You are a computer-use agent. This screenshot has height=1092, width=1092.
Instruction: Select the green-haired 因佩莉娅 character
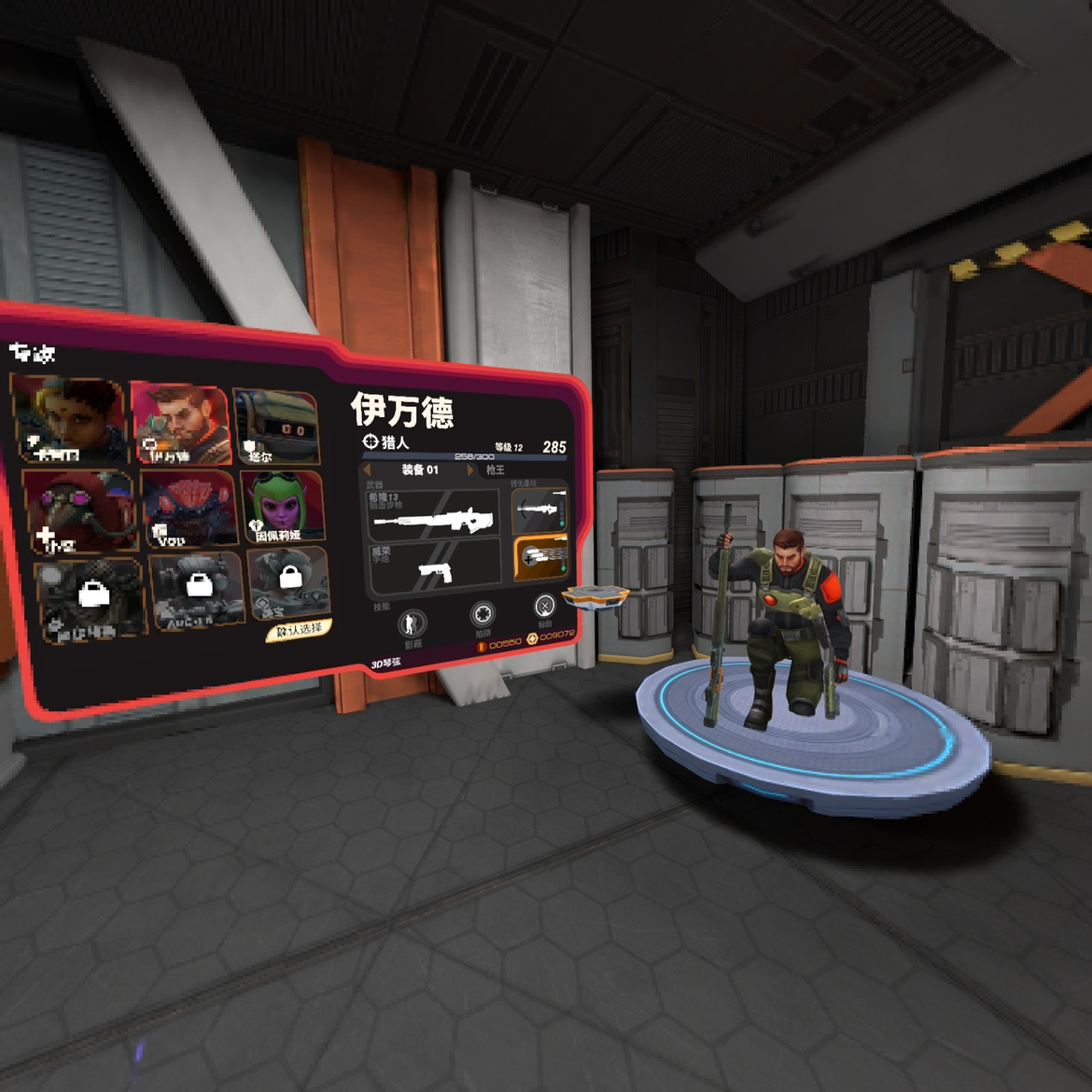284,507
